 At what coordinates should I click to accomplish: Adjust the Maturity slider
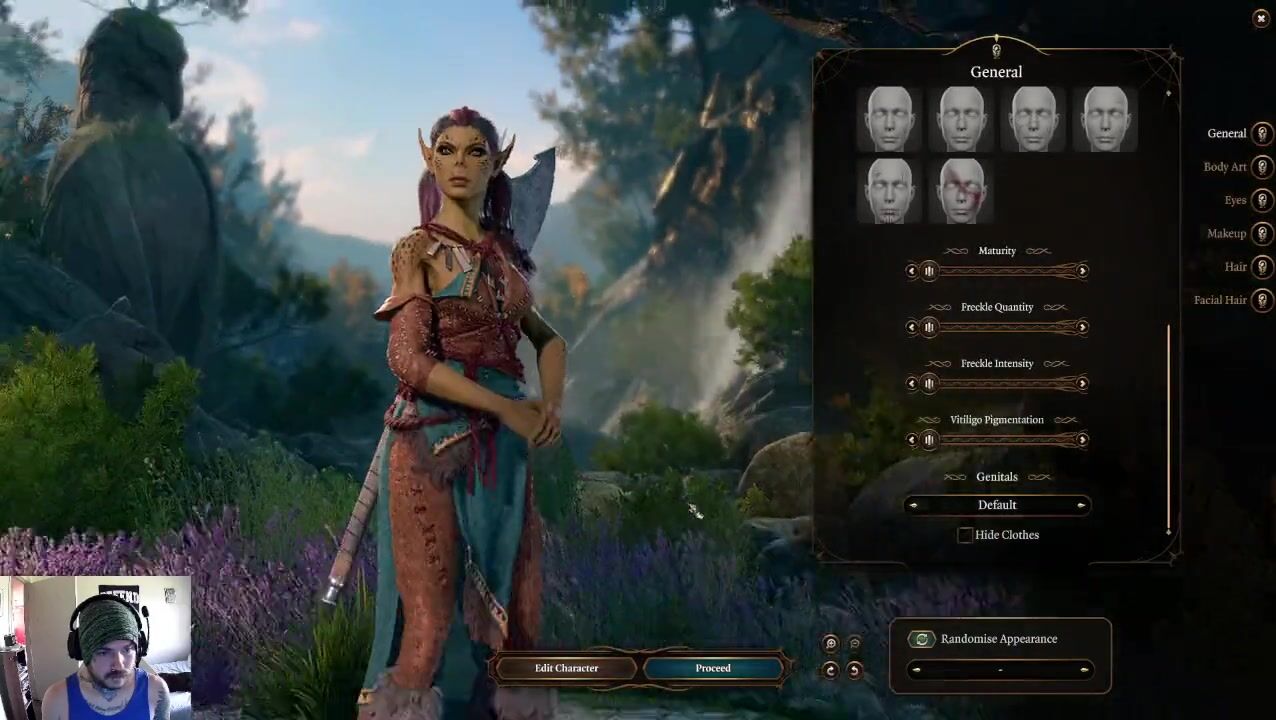[996, 271]
